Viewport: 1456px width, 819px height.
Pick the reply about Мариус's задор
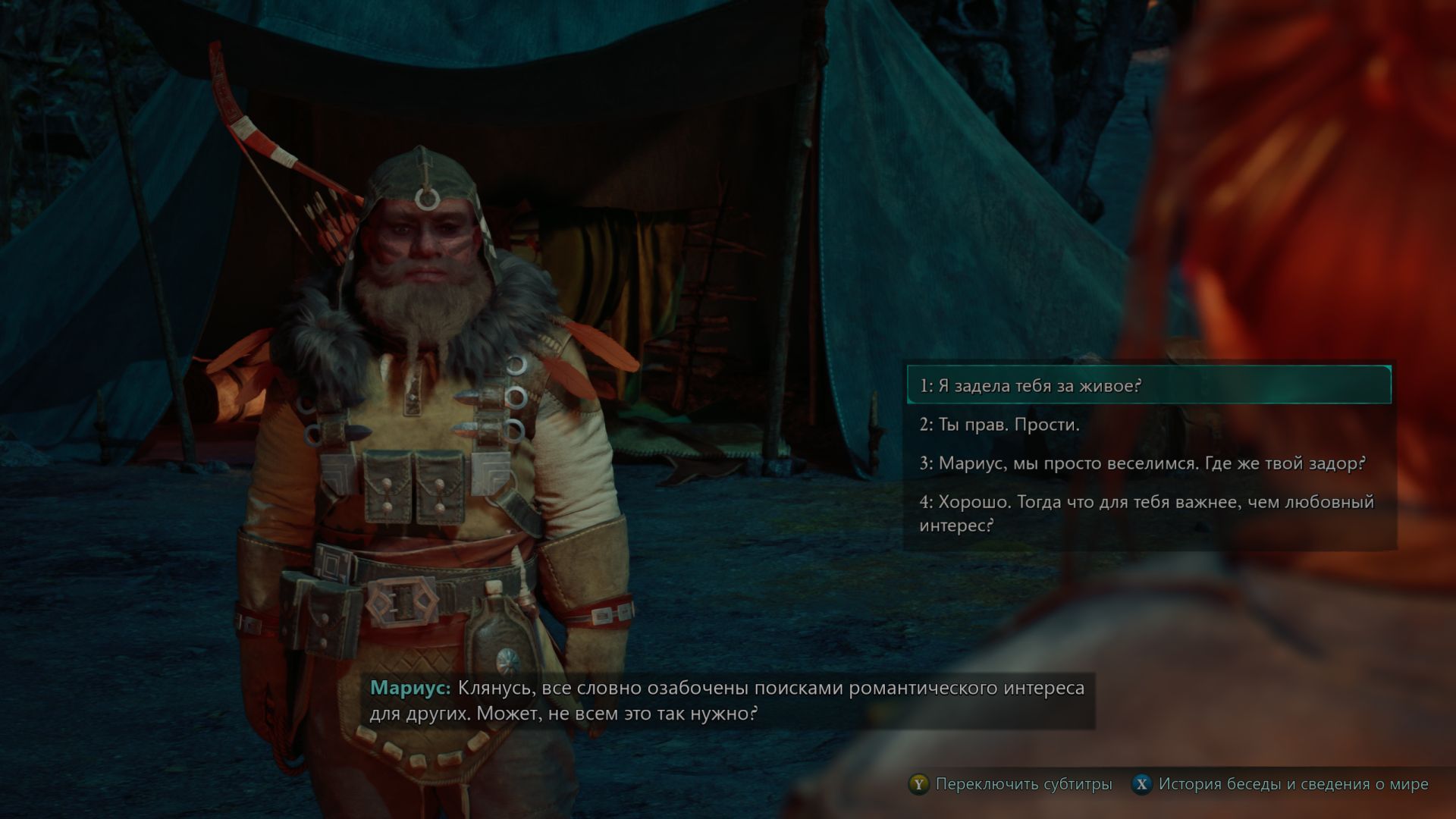1148,463
